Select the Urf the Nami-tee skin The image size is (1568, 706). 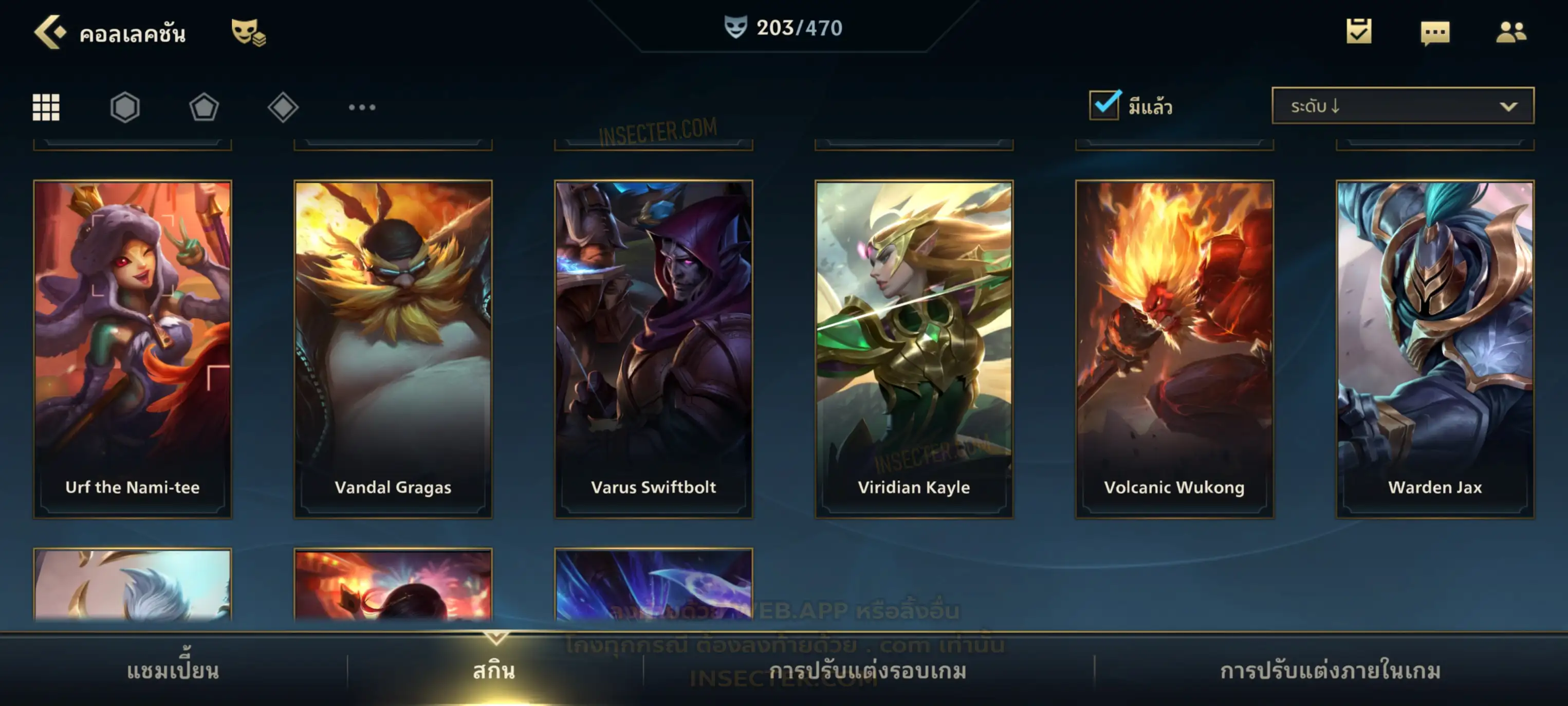point(133,349)
